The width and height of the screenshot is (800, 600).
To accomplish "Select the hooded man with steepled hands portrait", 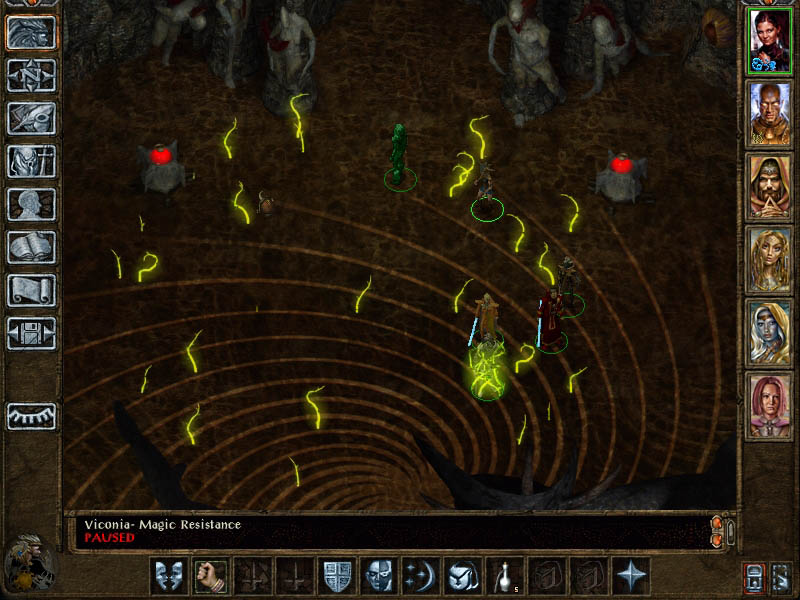I will coord(770,186).
